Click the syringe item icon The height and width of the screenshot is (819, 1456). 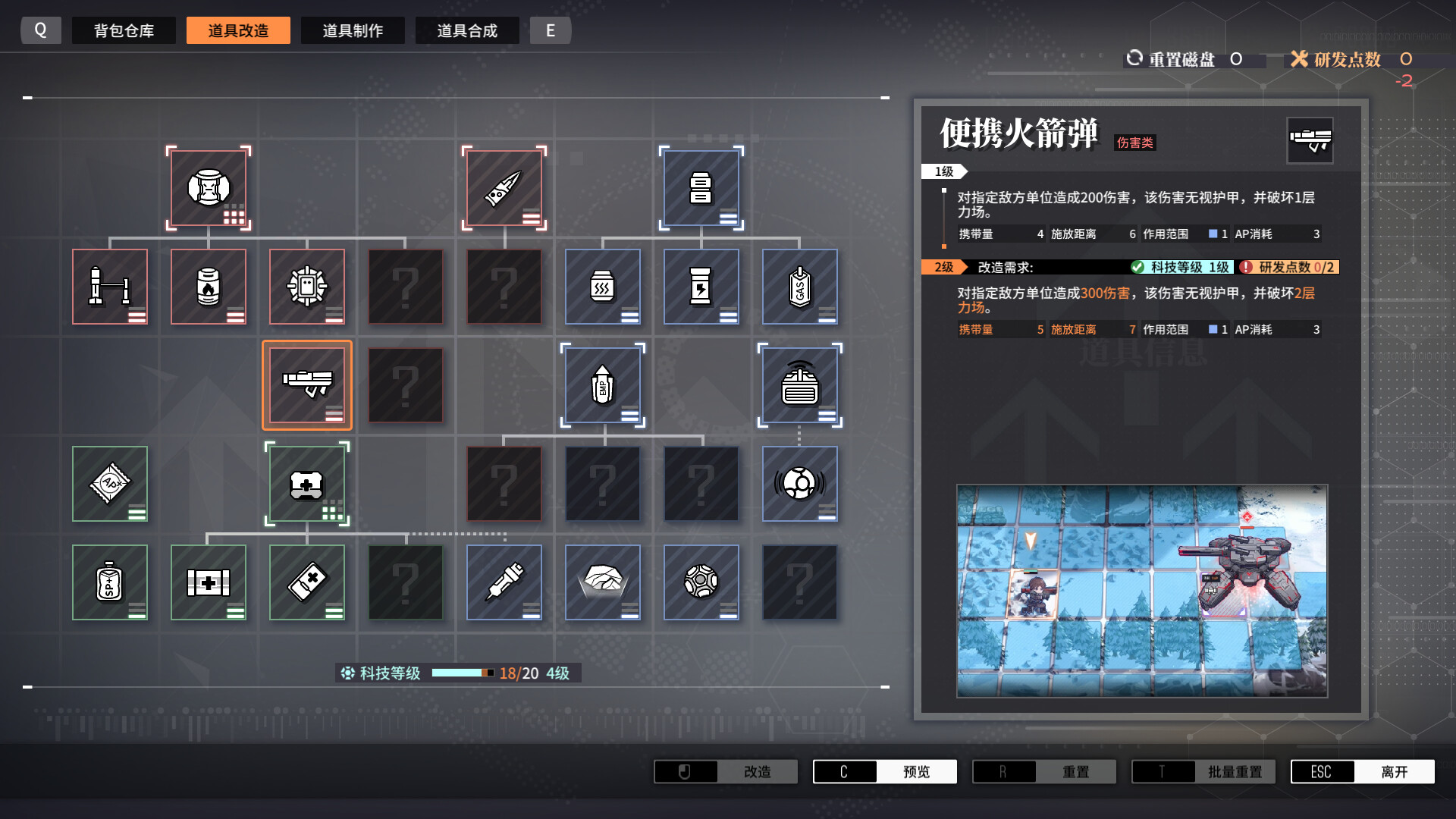pos(504,582)
